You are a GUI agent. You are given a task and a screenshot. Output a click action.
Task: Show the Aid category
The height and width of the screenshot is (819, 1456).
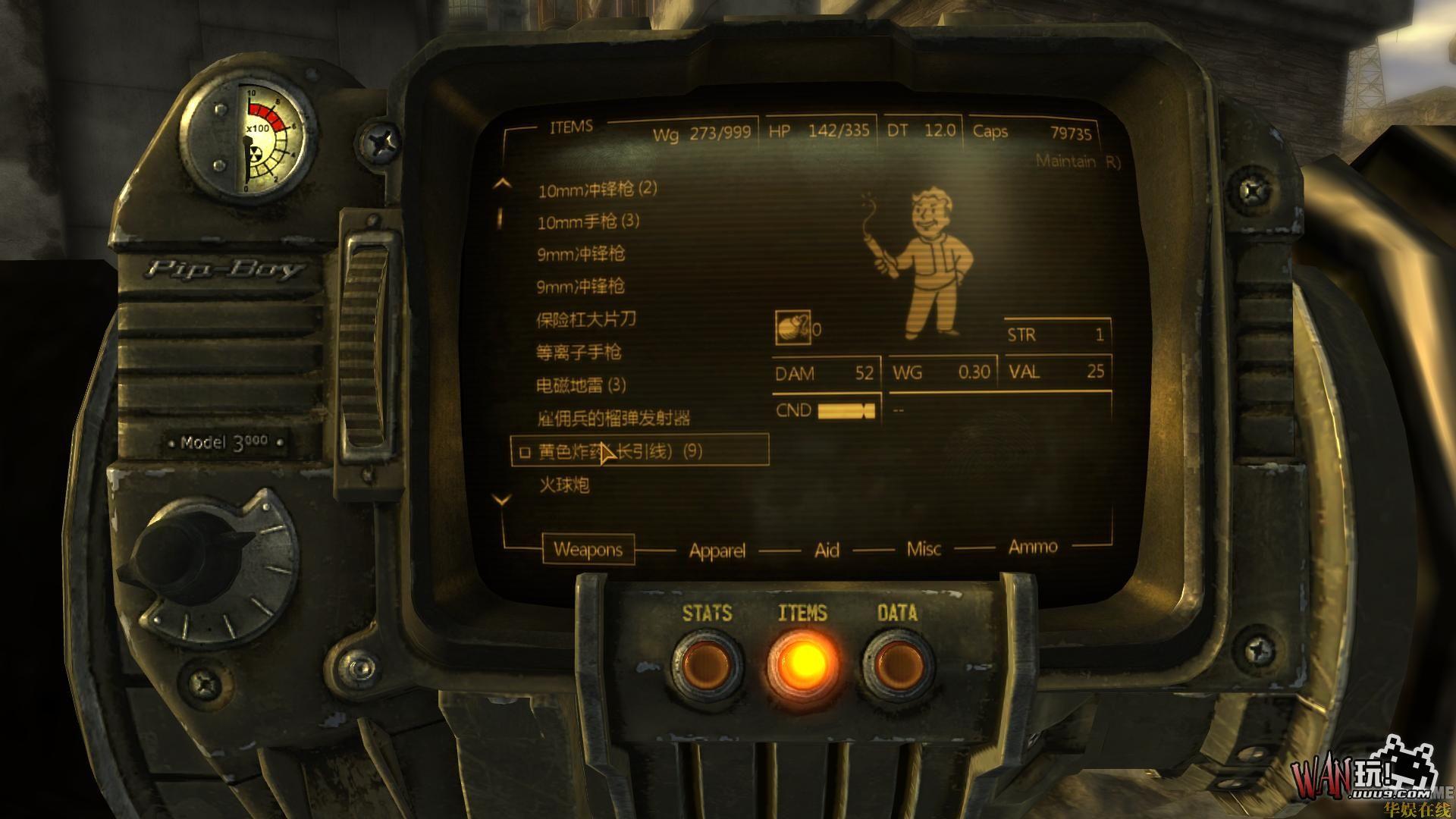point(827,550)
